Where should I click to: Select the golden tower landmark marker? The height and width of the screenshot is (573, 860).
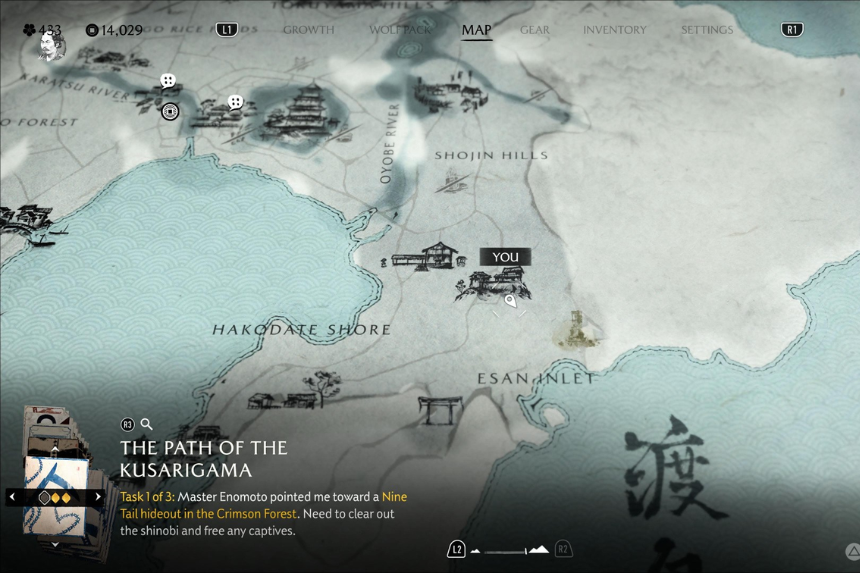tap(577, 329)
